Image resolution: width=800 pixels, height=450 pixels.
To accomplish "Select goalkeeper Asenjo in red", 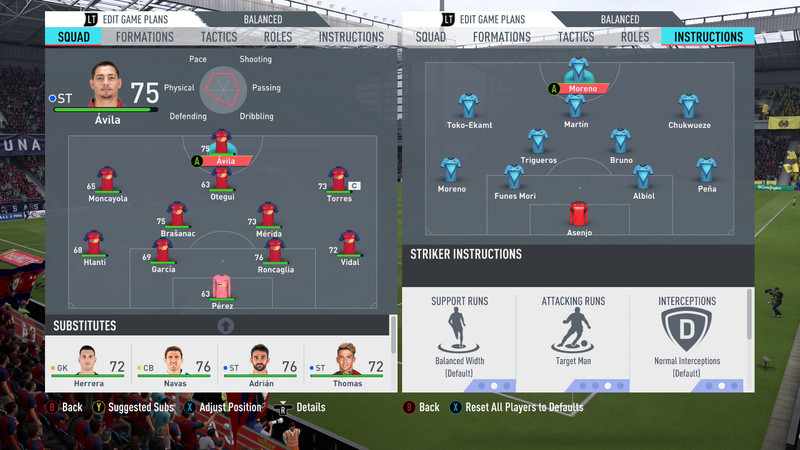I will click(x=579, y=214).
